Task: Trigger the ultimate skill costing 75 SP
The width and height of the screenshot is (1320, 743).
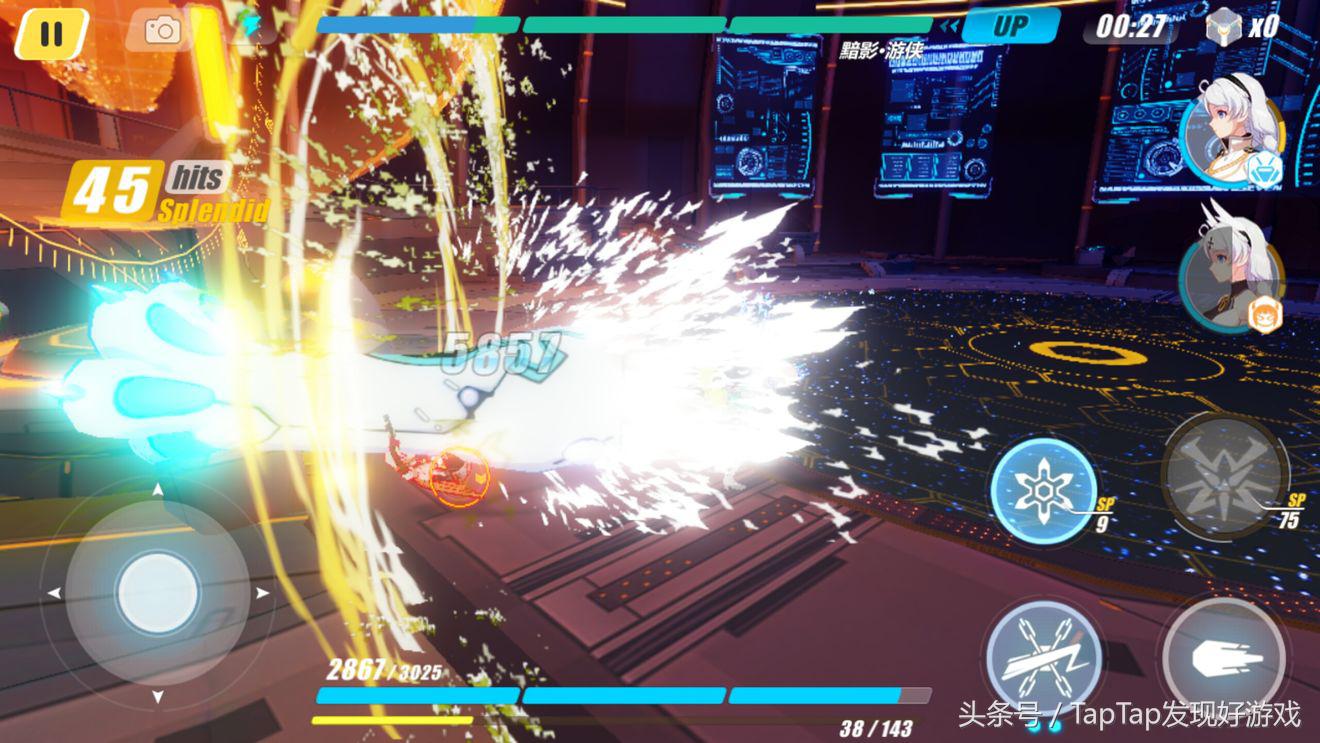Action: 1224,476
